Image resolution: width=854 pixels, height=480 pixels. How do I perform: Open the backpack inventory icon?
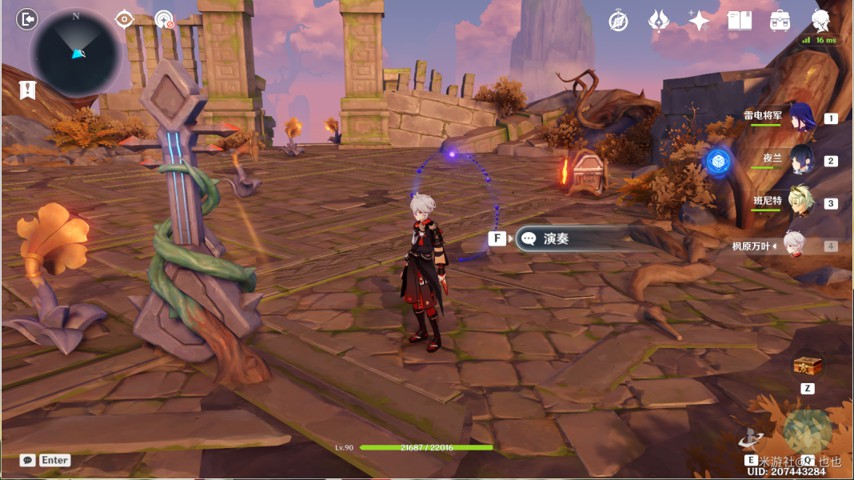coord(780,20)
